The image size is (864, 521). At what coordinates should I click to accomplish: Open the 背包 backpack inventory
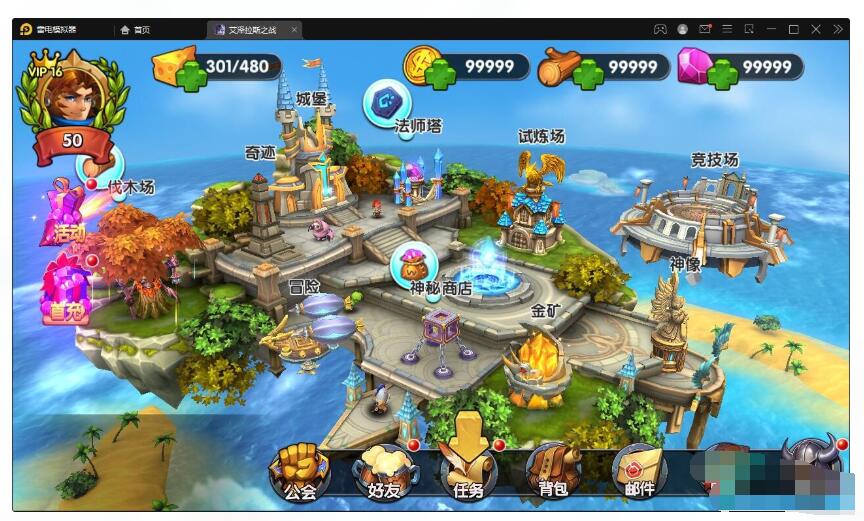pos(553,470)
